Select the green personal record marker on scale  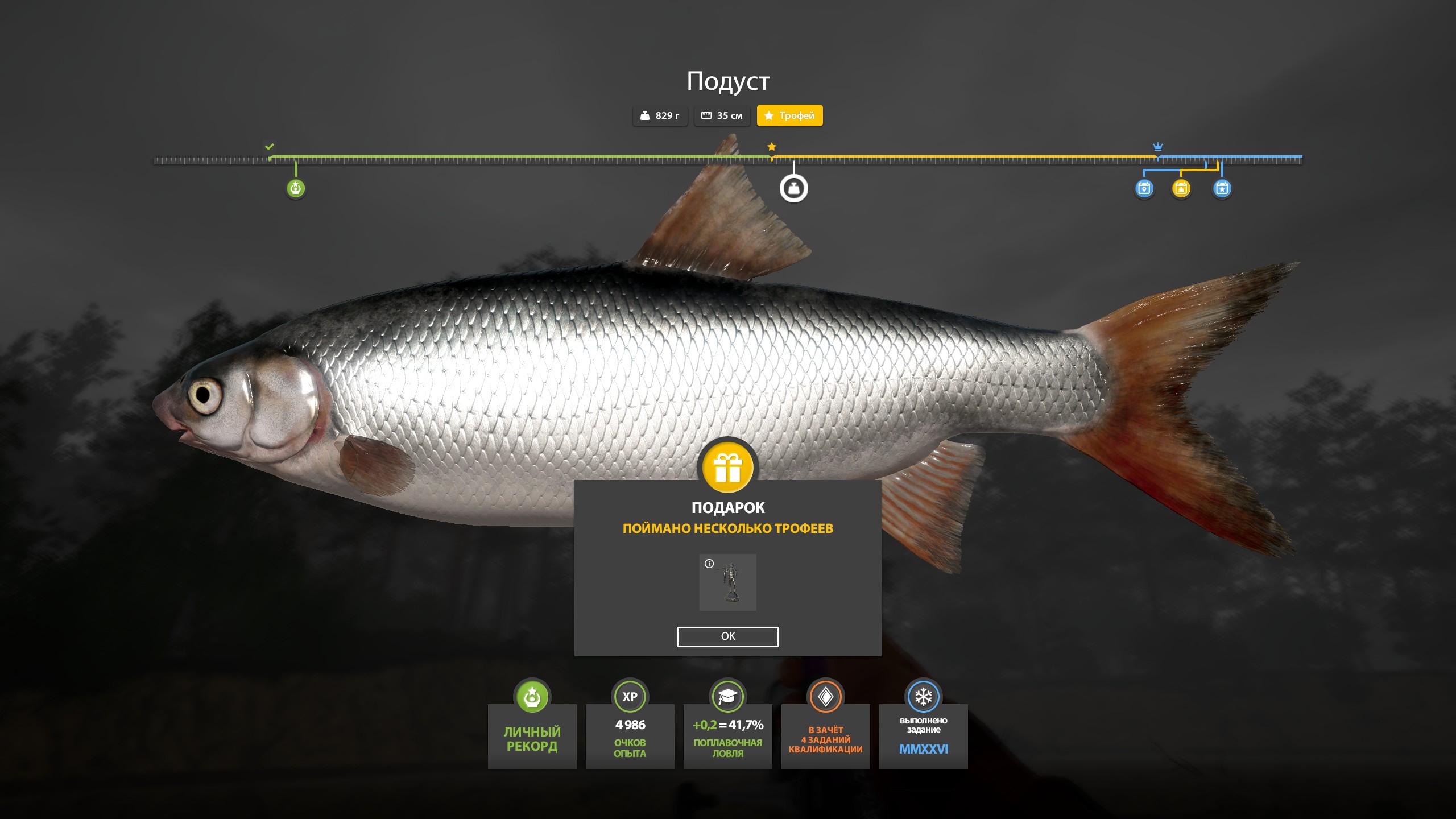click(295, 188)
